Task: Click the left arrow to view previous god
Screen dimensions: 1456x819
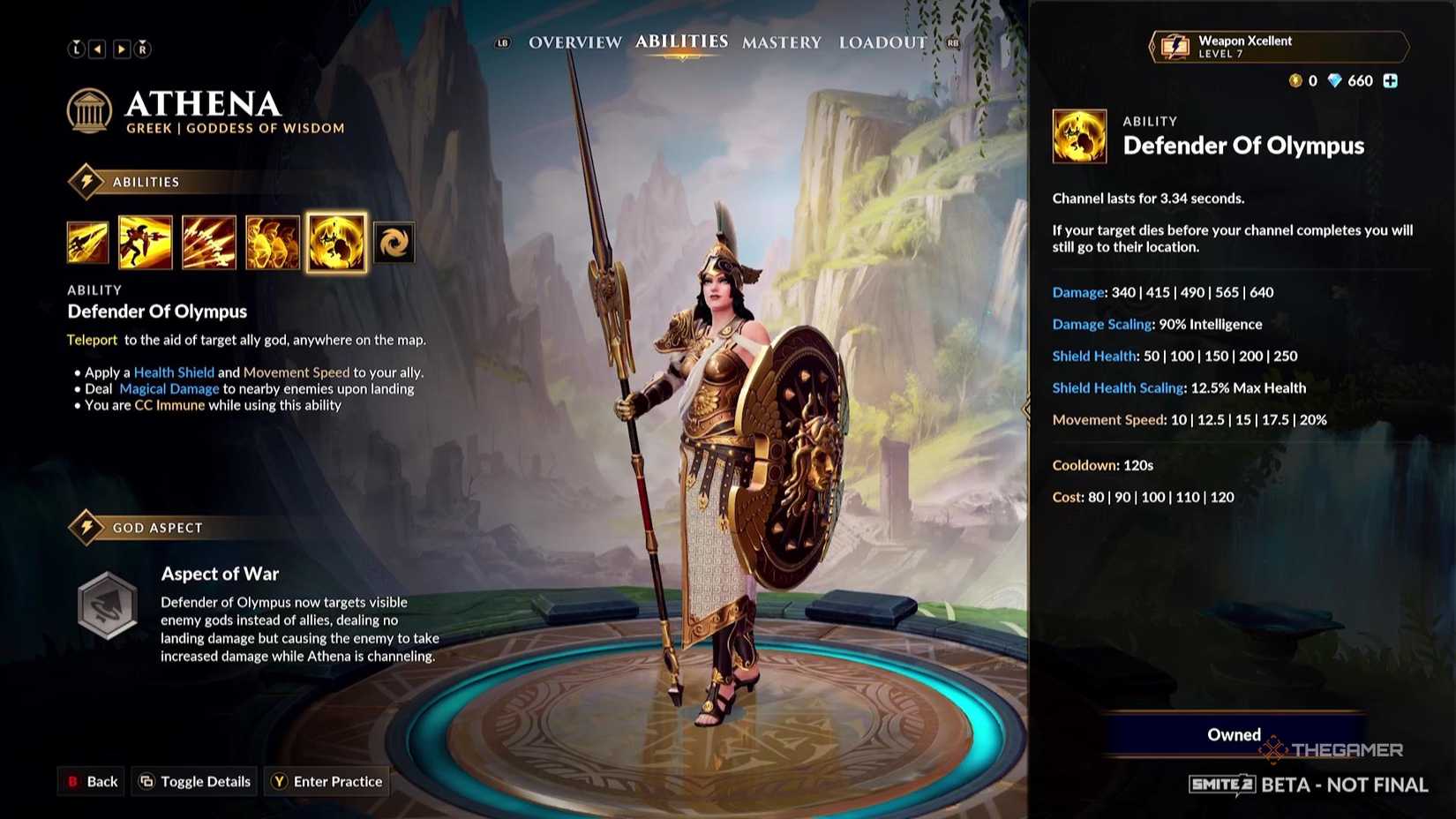Action: [x=99, y=49]
